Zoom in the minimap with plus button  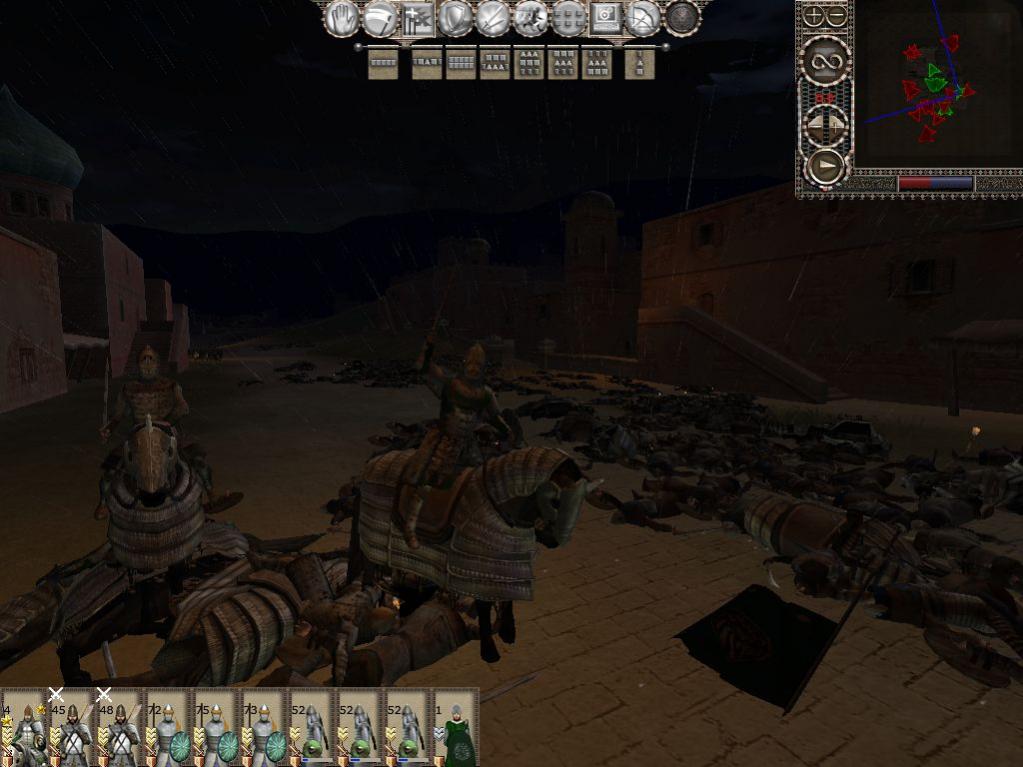pyautogui.click(x=814, y=16)
